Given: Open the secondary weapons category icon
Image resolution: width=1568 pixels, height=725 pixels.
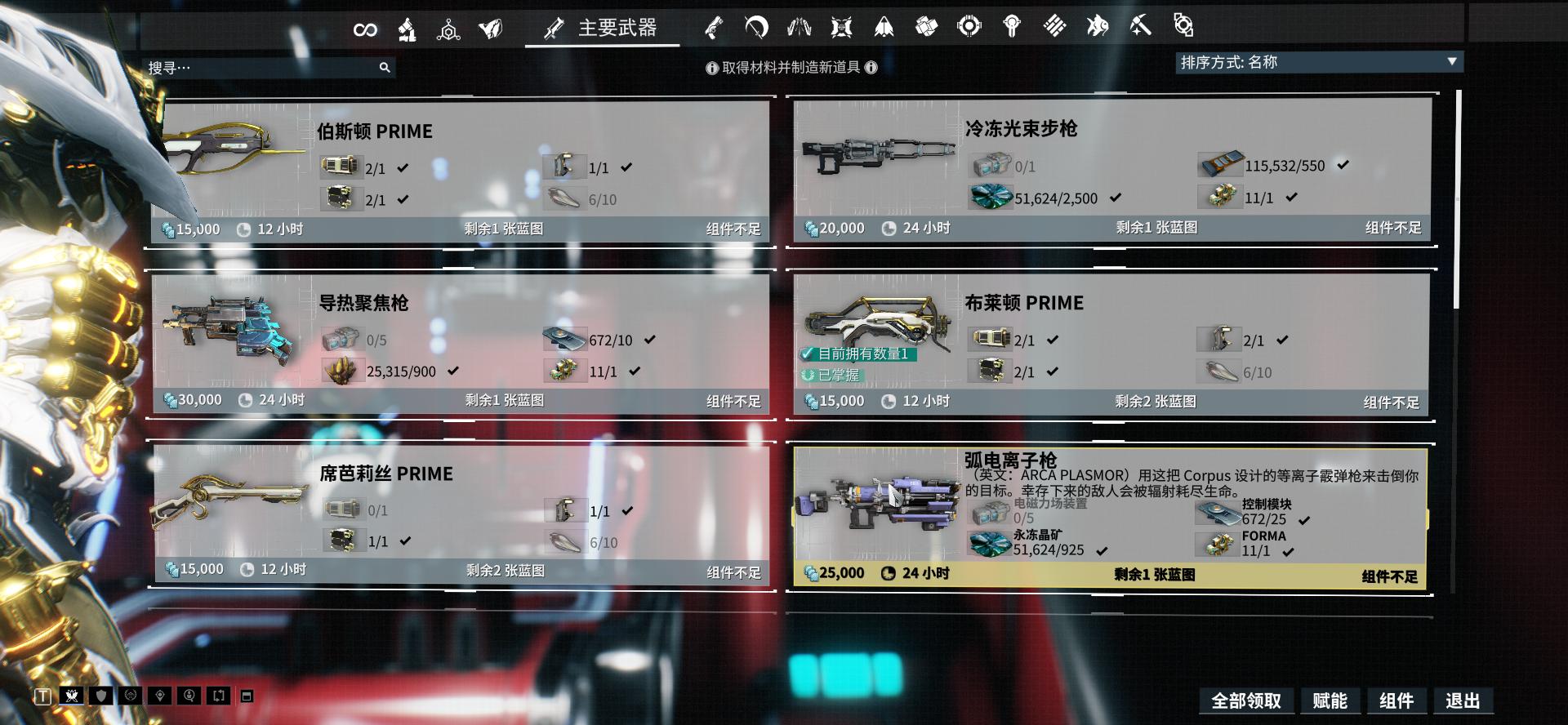Looking at the screenshot, I should coord(716,27).
